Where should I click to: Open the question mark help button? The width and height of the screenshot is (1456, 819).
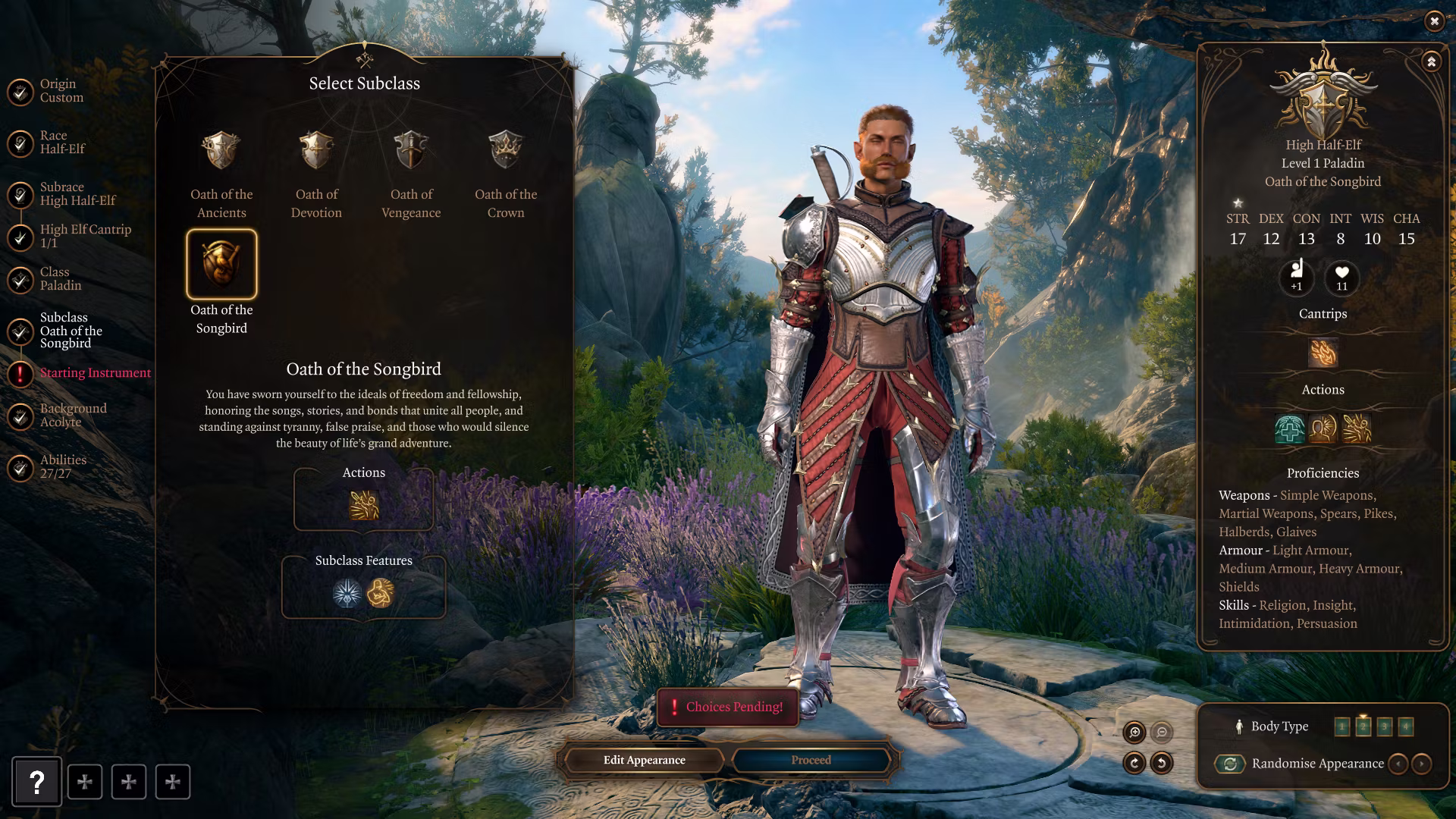(x=36, y=782)
